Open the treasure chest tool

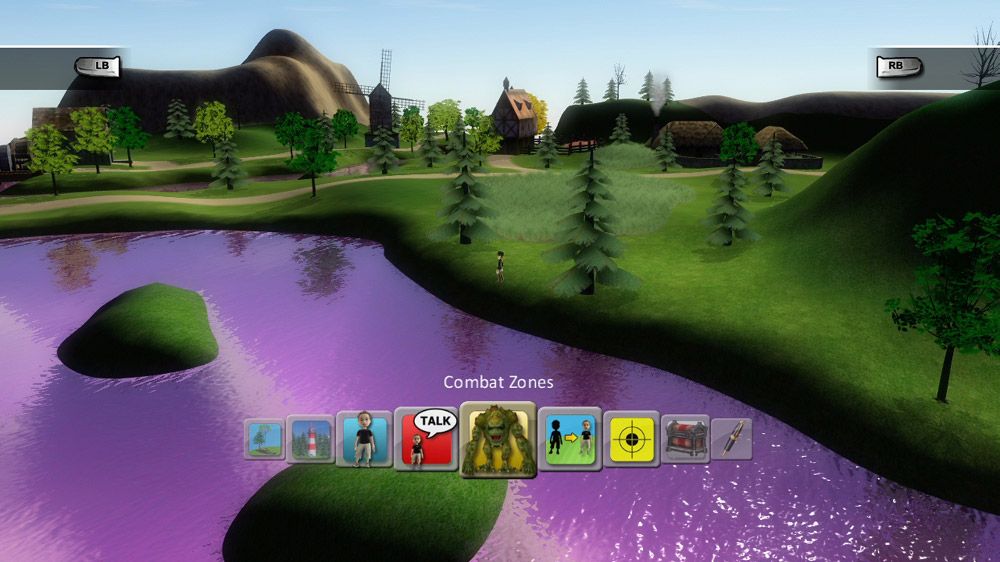tap(685, 439)
